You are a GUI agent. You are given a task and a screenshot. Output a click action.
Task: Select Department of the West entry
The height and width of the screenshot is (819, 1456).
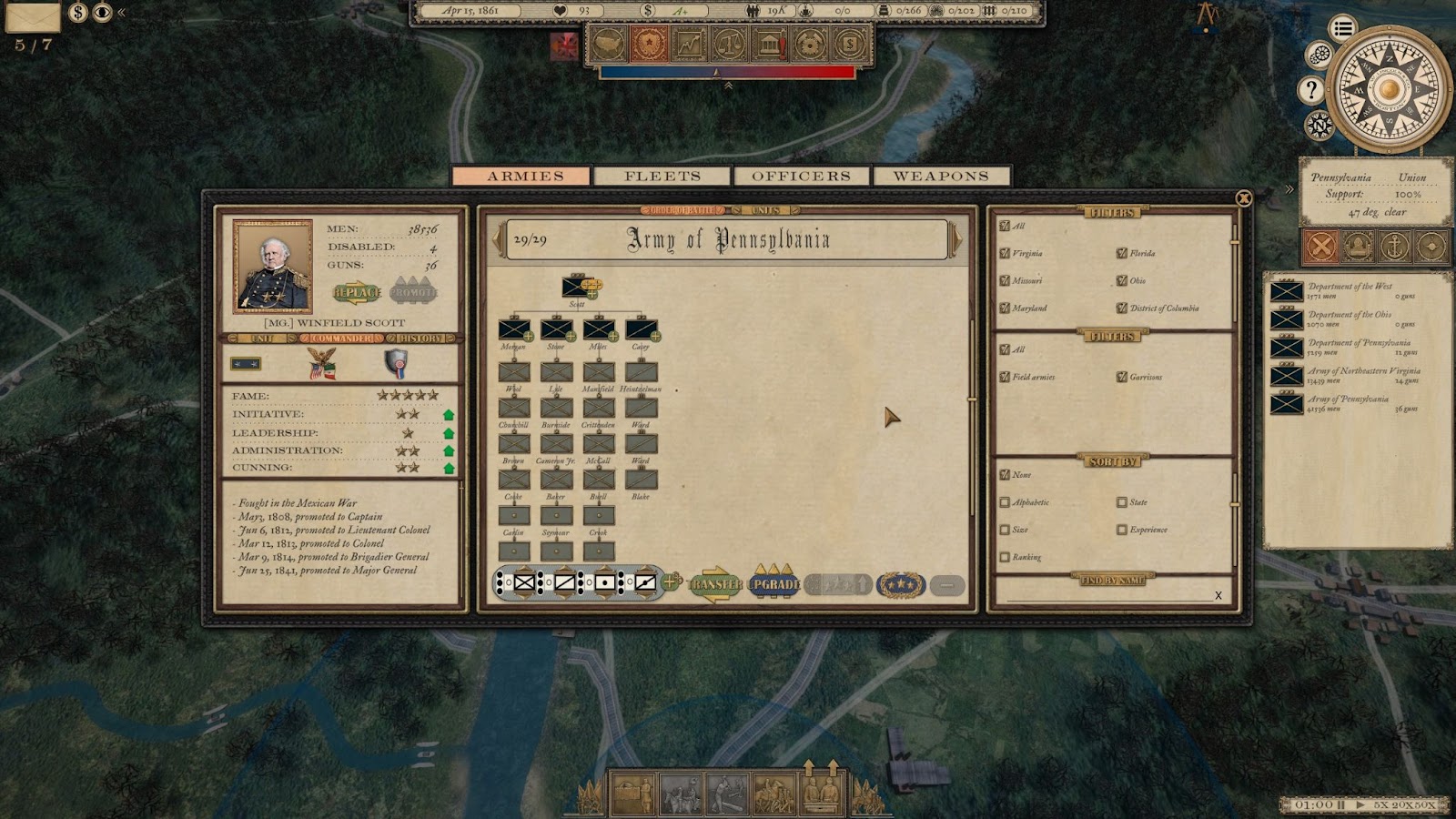pos(1287,291)
